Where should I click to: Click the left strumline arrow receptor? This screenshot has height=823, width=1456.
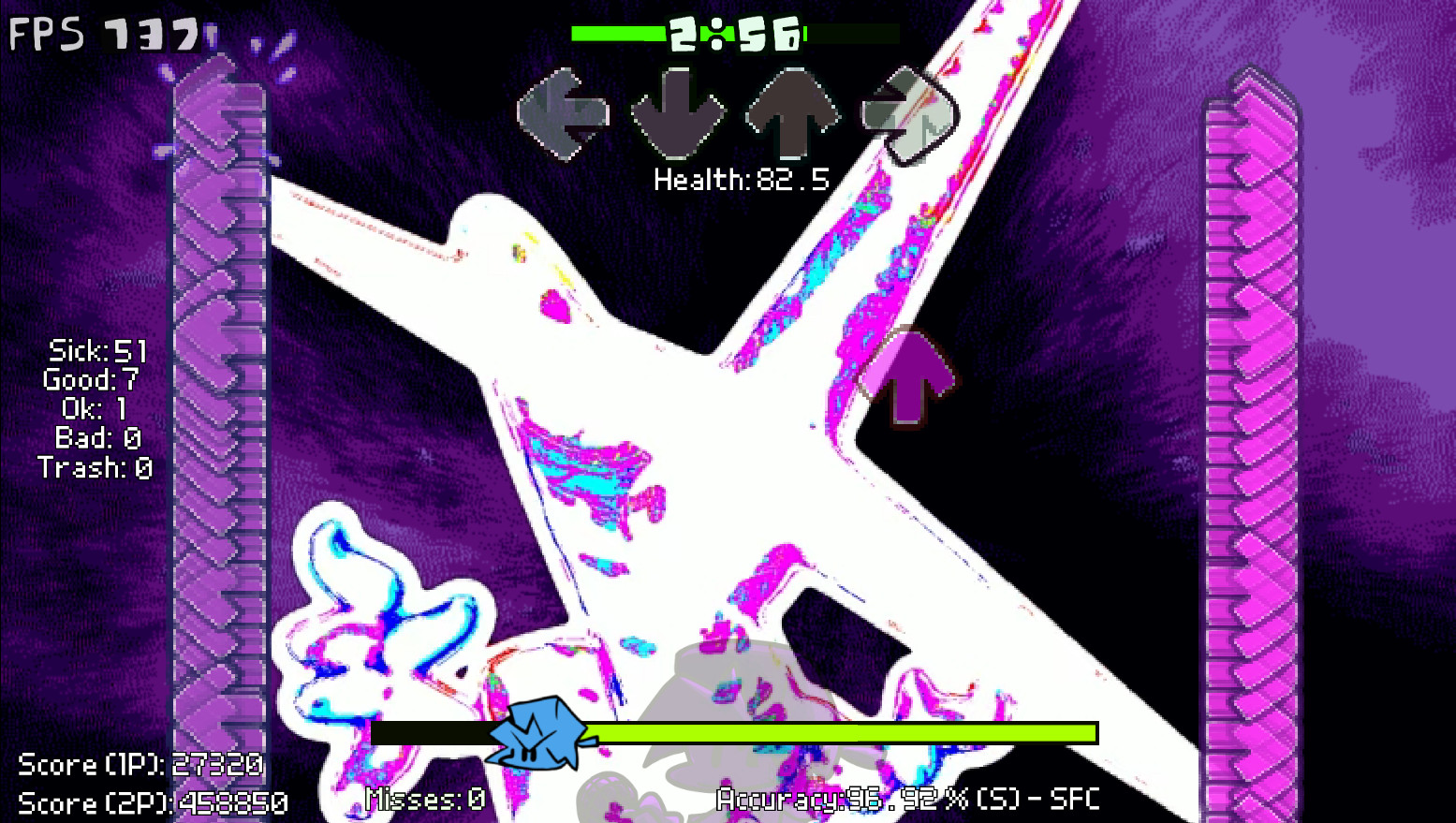(563, 112)
